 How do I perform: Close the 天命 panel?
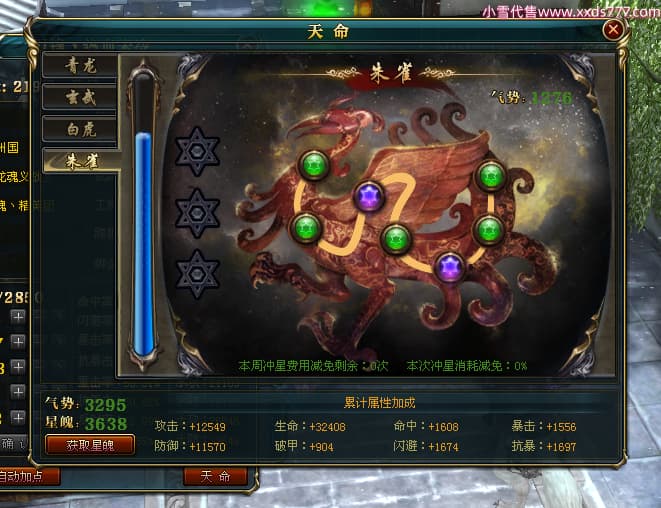click(x=613, y=29)
